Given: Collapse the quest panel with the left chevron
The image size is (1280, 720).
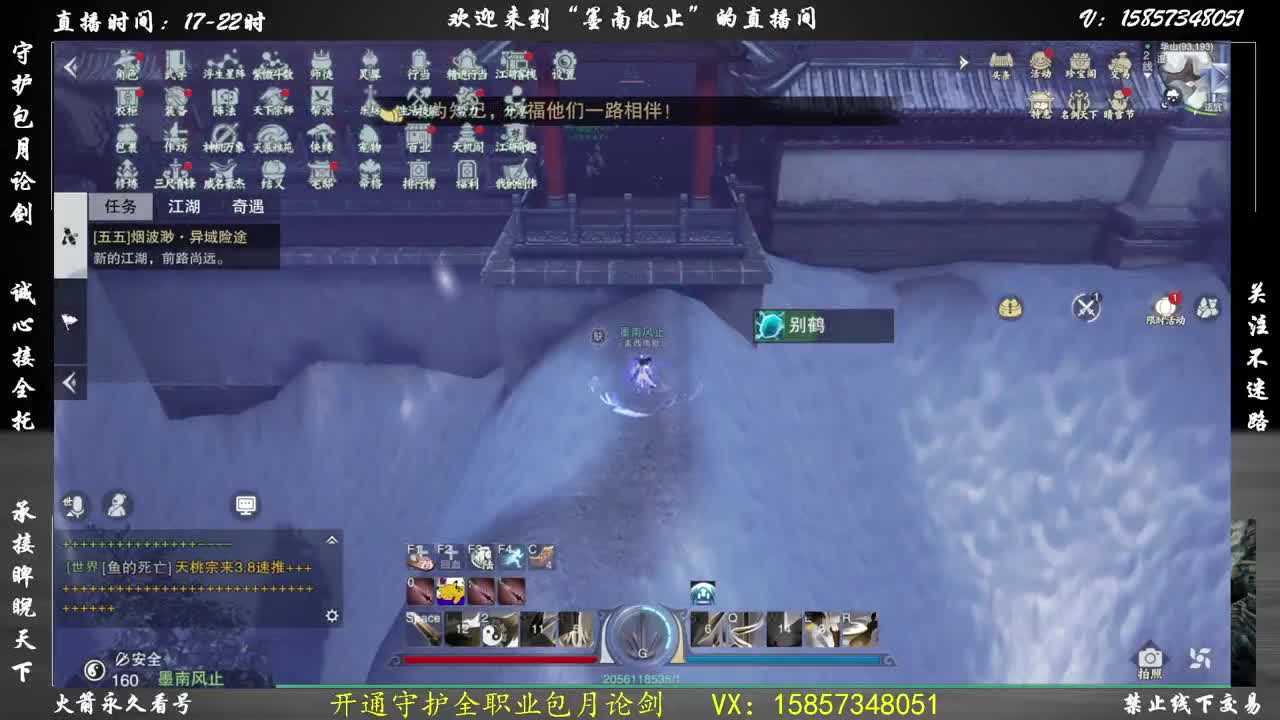Looking at the screenshot, I should [71, 381].
